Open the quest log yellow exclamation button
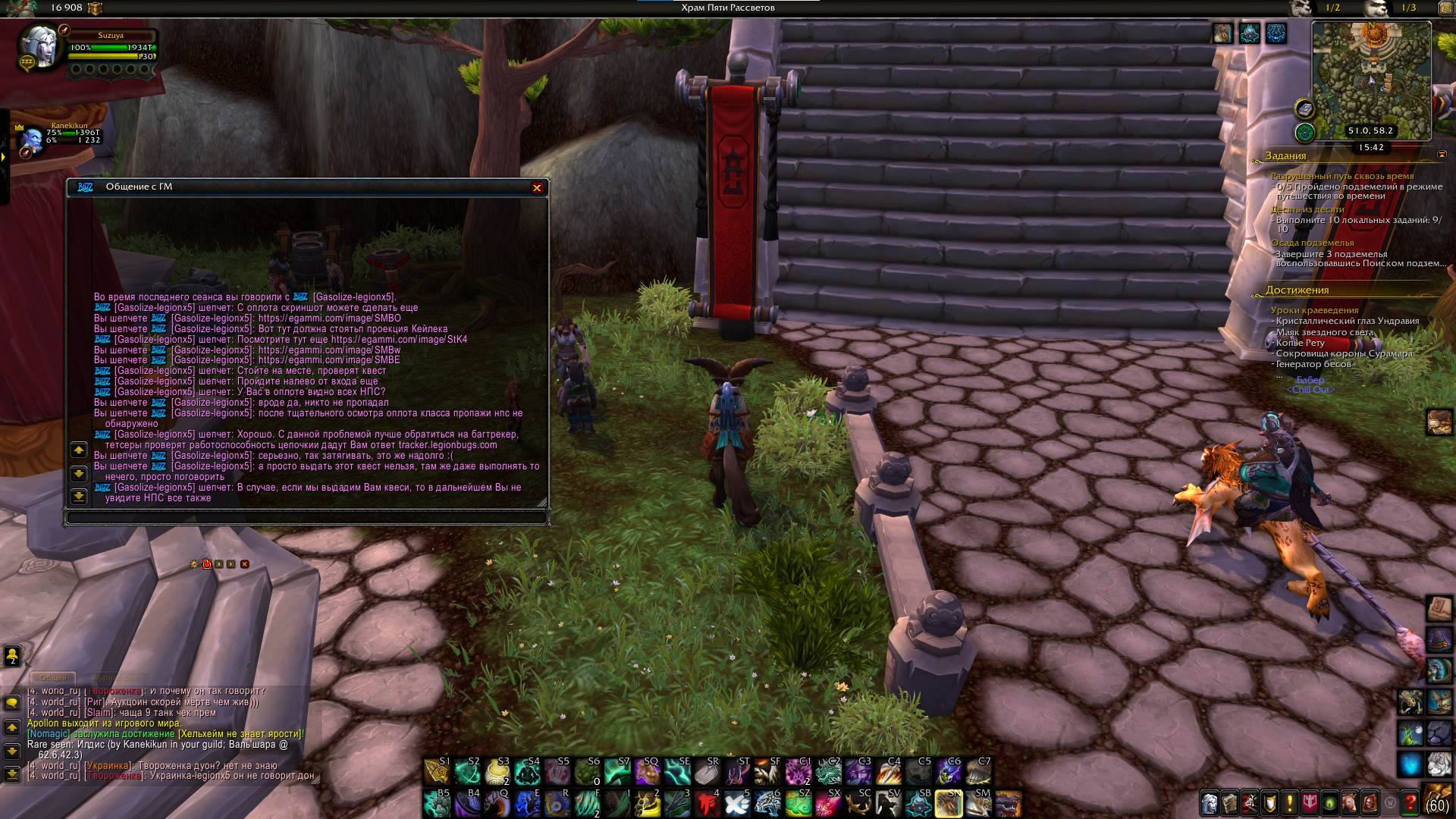 point(1289,802)
